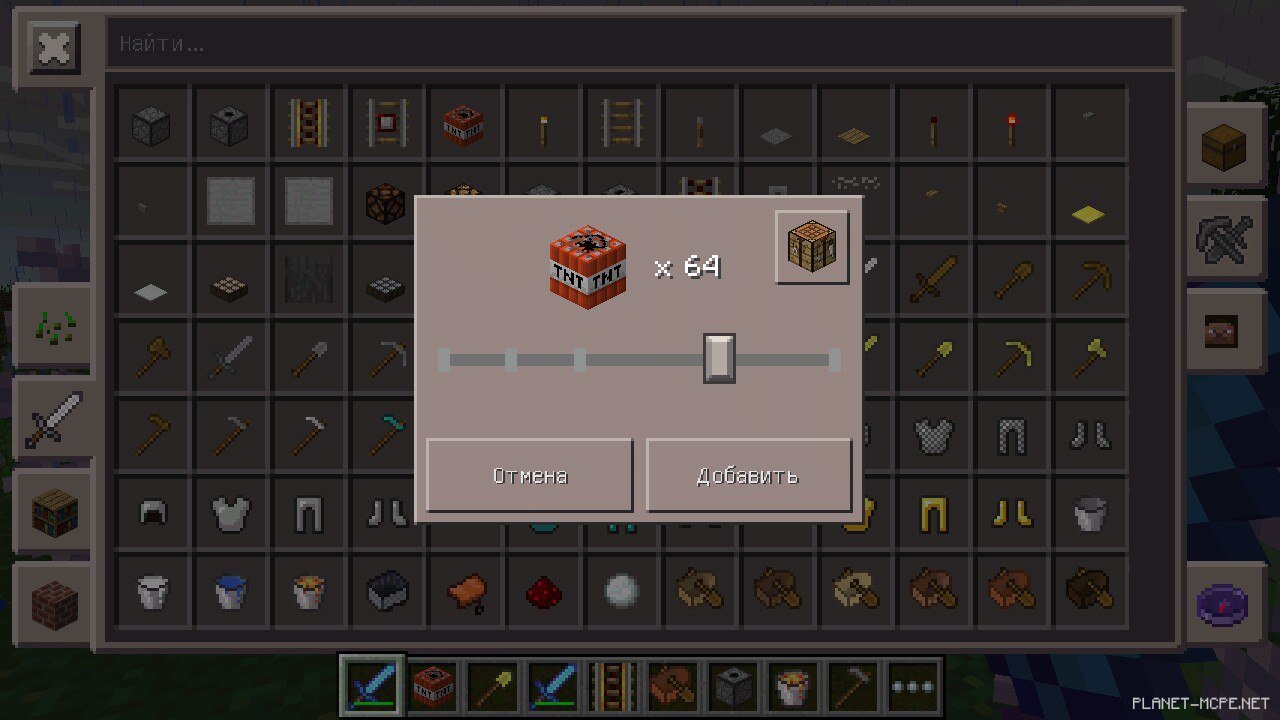
Task: Switch to the chest tab
Action: (x=1223, y=145)
